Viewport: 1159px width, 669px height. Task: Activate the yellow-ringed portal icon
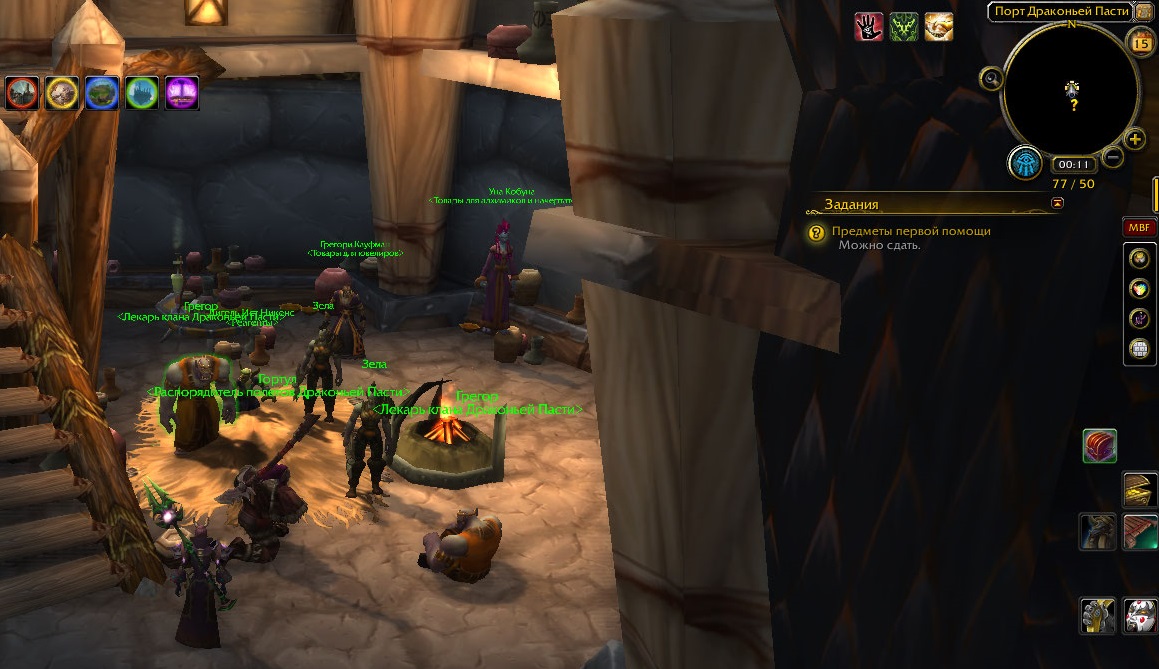(x=62, y=93)
